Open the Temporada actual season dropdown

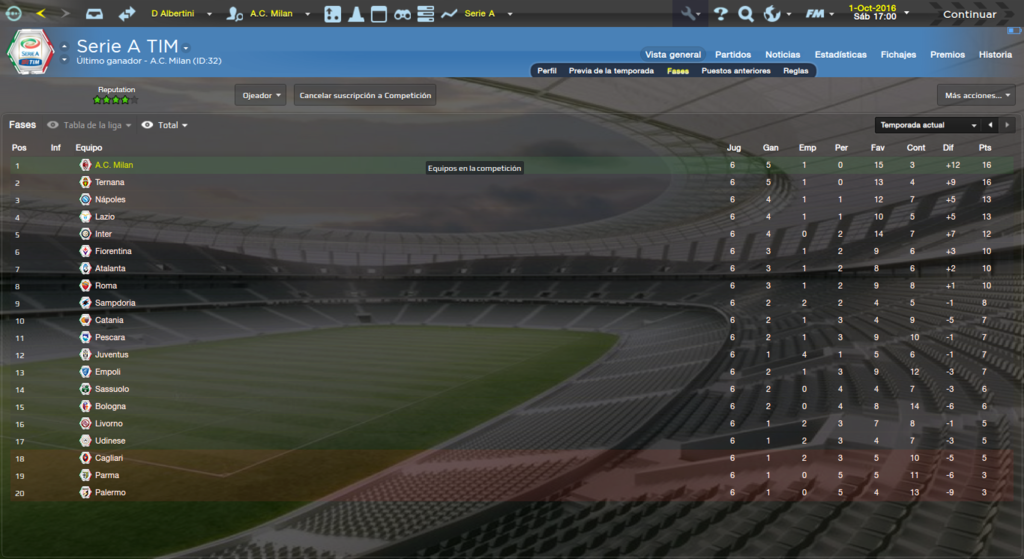(x=927, y=125)
